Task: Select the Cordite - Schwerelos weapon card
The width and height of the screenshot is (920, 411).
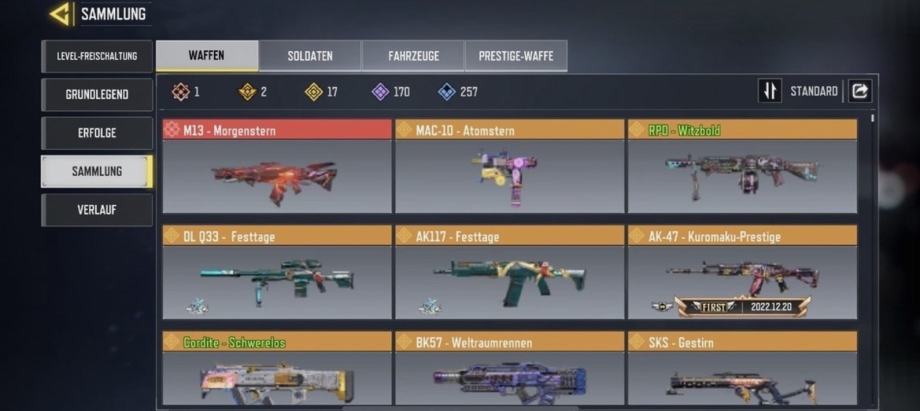Action: (277, 370)
